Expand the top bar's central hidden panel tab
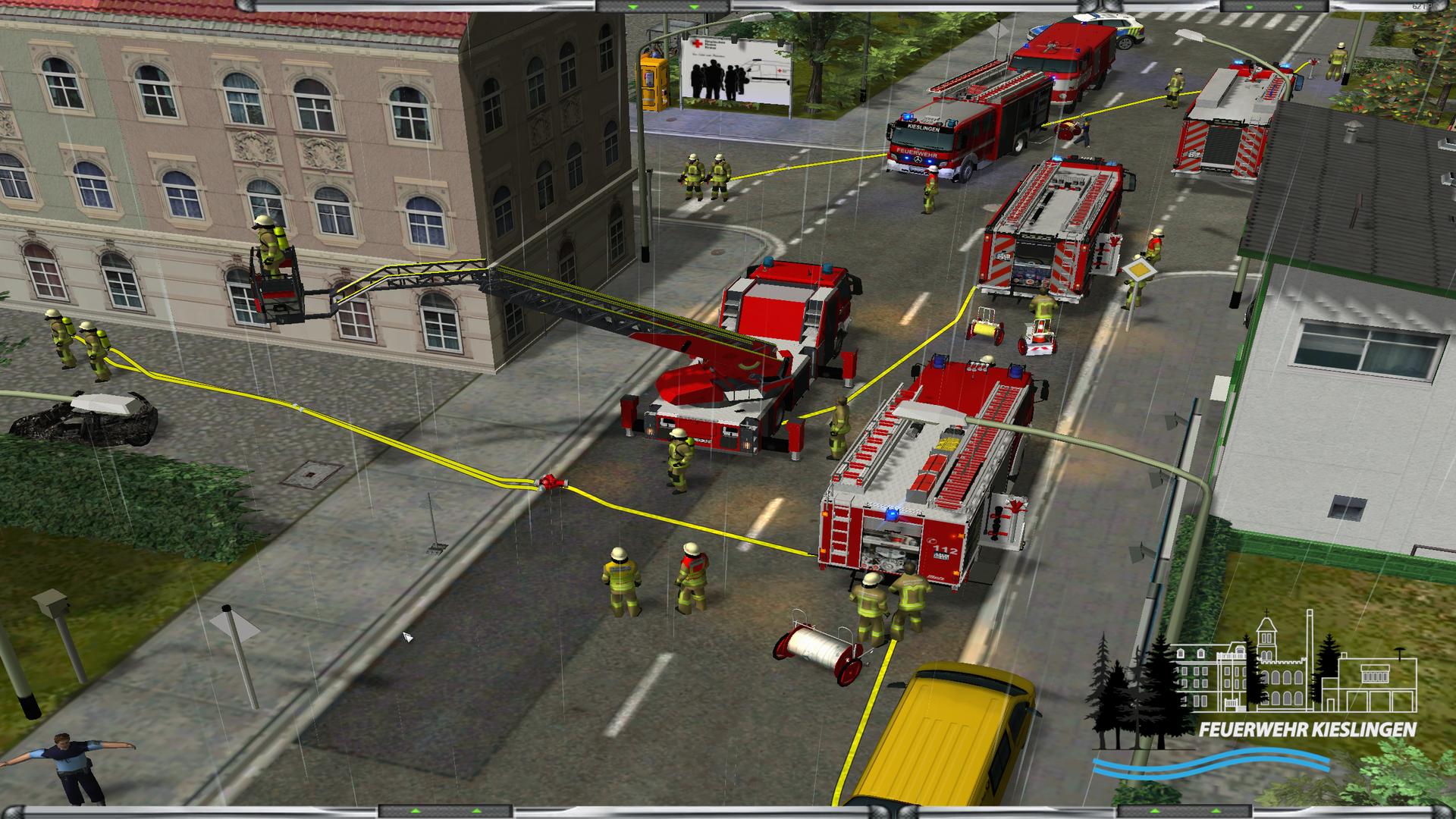Screen dimensions: 1456x819 [664, 6]
